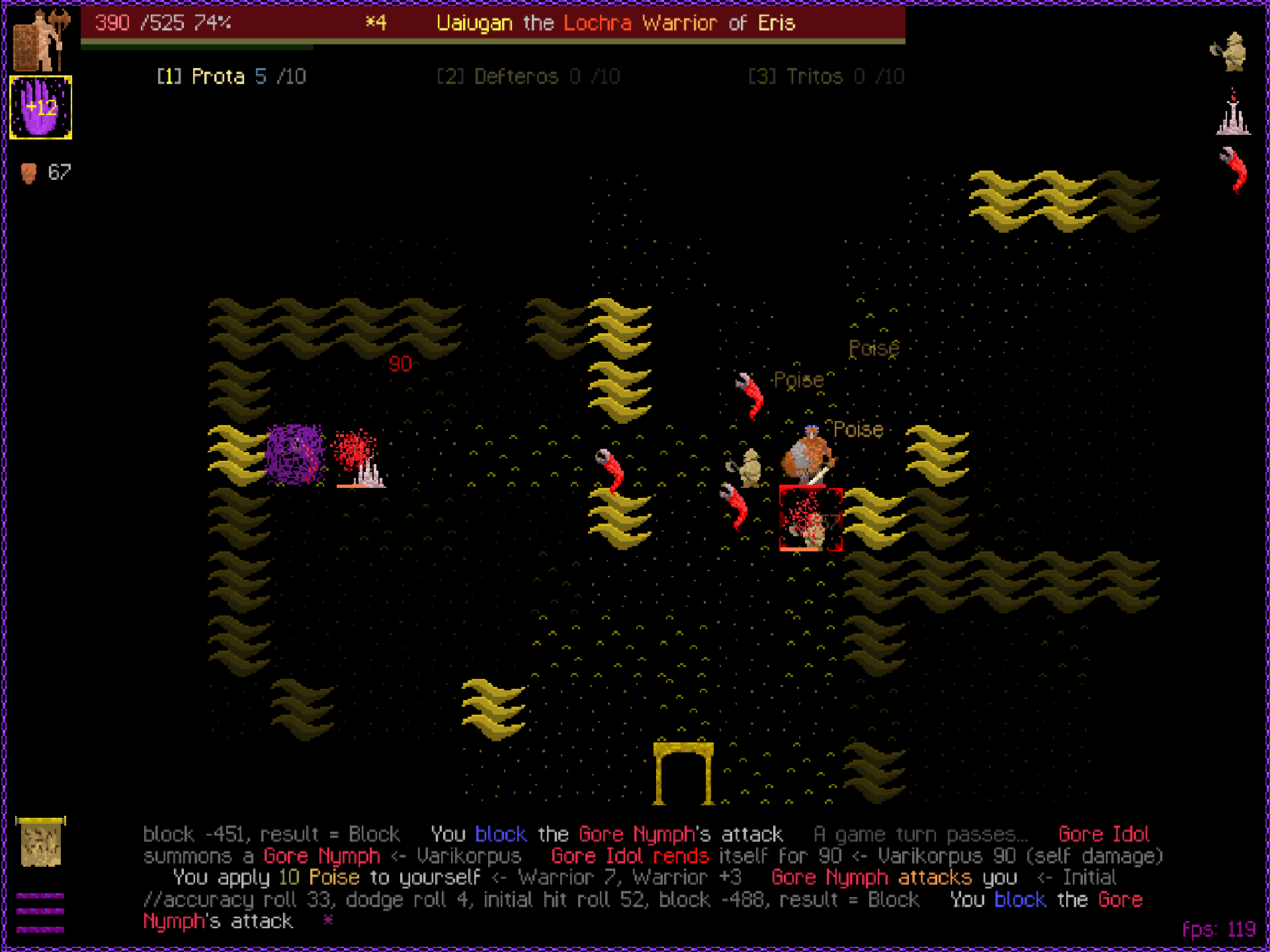Enable the Tritos slot
Screen dimensions: 1270x952
click(x=827, y=76)
